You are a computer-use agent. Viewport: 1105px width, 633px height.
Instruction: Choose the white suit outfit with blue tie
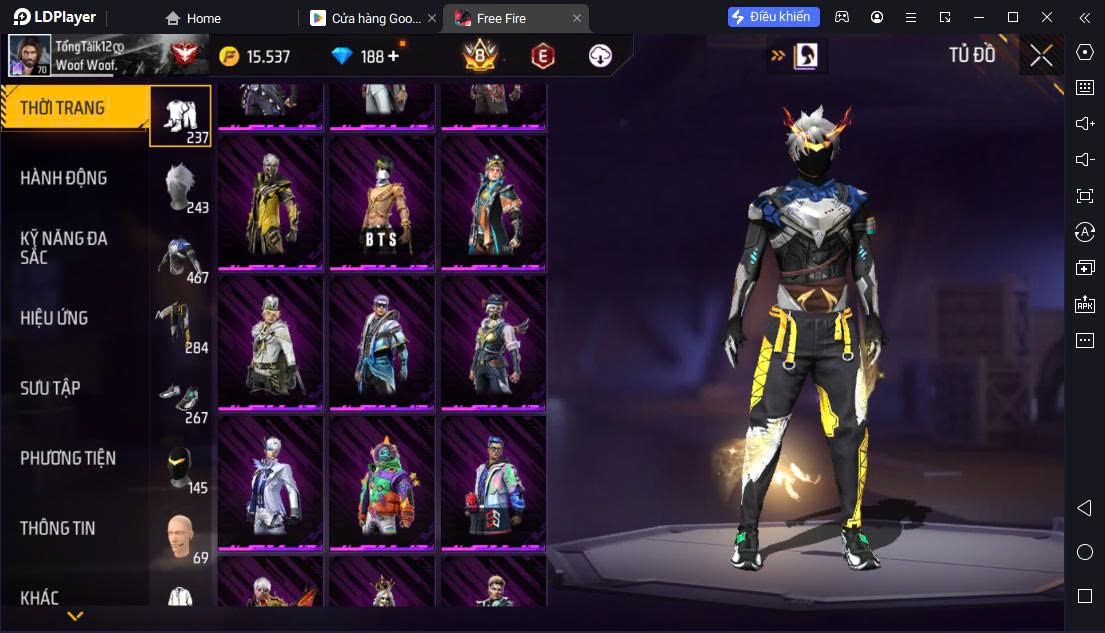click(x=270, y=481)
